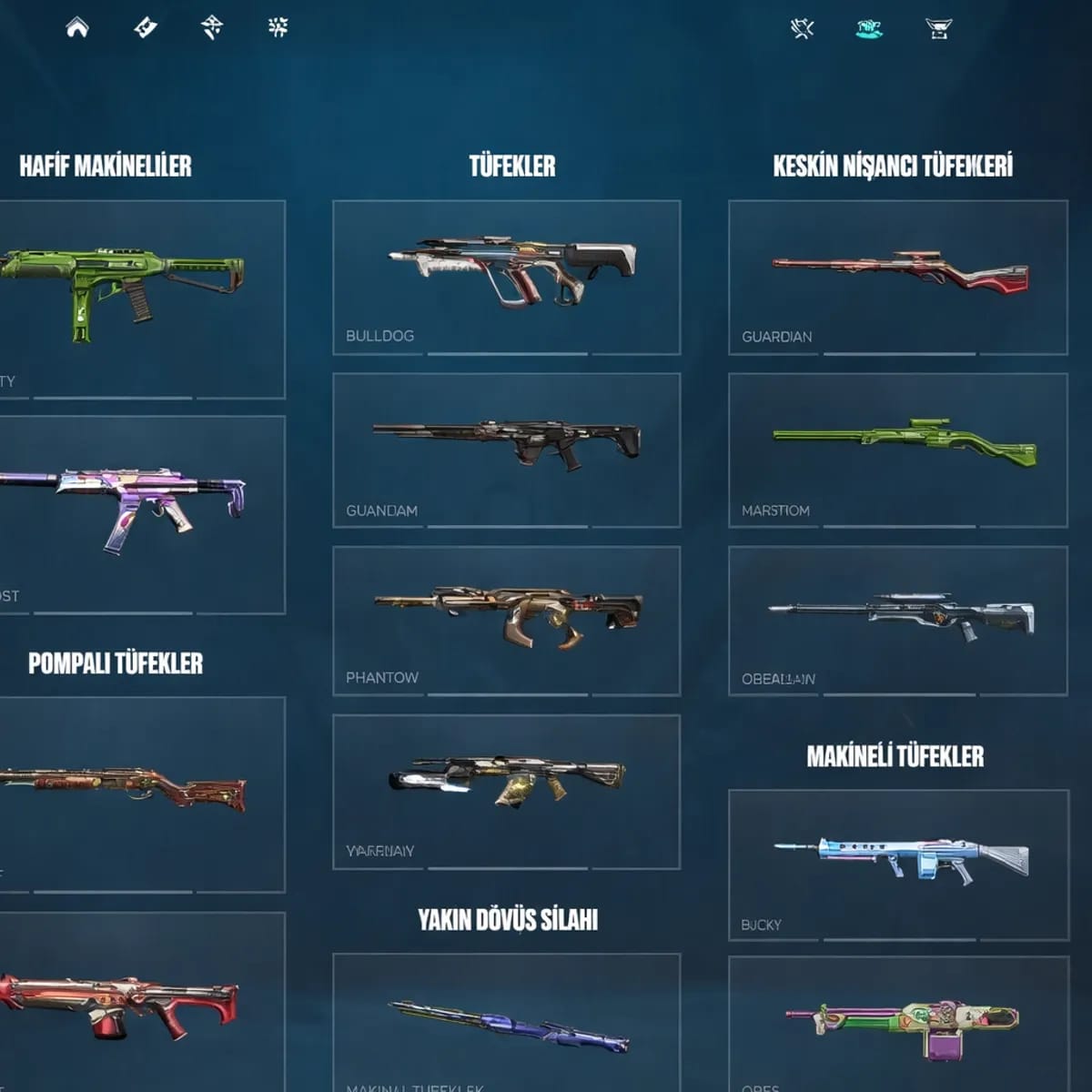Image resolution: width=1092 pixels, height=1092 pixels.
Task: Choose the green Marstiom sniper tile
Action: (x=897, y=450)
